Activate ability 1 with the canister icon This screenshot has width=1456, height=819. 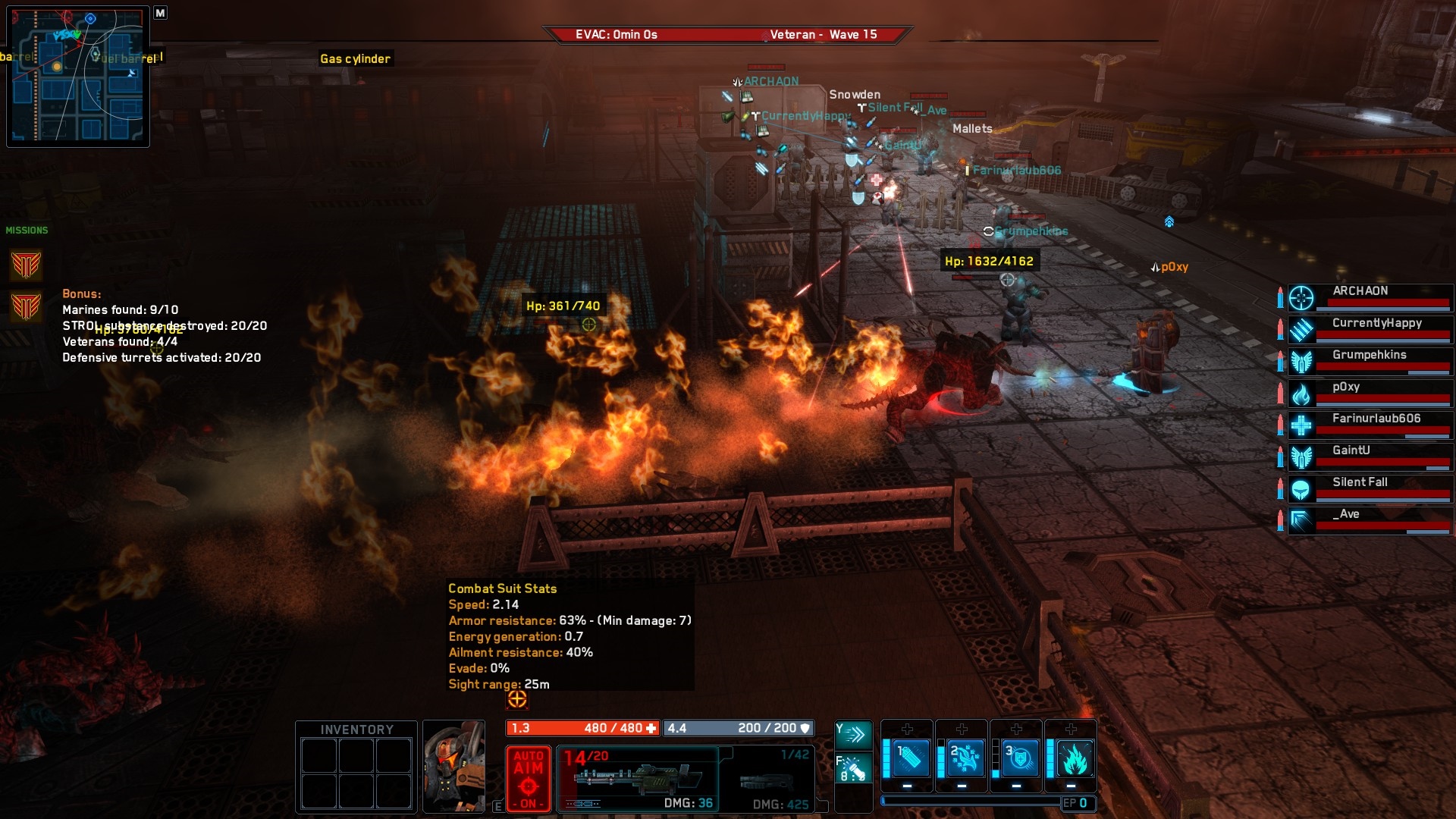point(910,758)
